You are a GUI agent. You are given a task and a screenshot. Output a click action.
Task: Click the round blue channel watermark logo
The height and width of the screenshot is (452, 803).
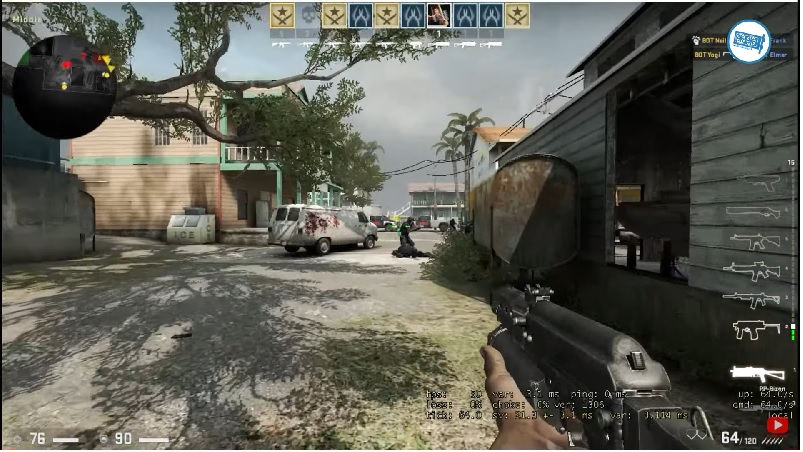(747, 41)
